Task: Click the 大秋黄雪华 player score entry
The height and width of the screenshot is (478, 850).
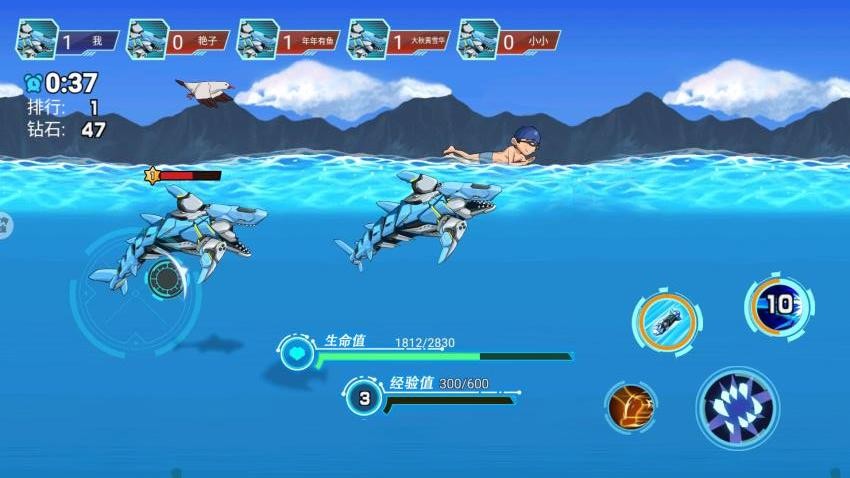Action: [x=398, y=41]
